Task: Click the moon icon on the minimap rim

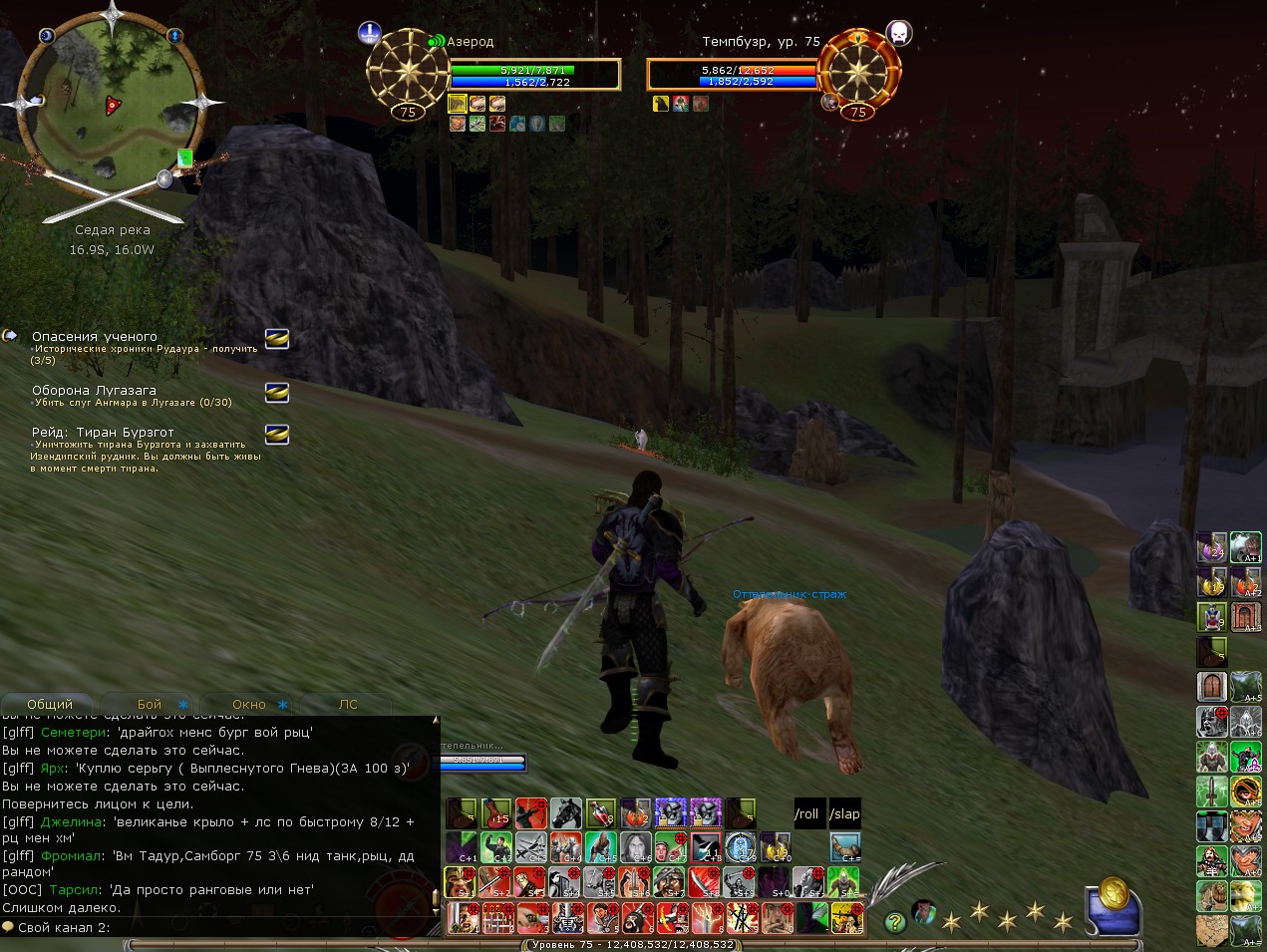Action: 47,36
